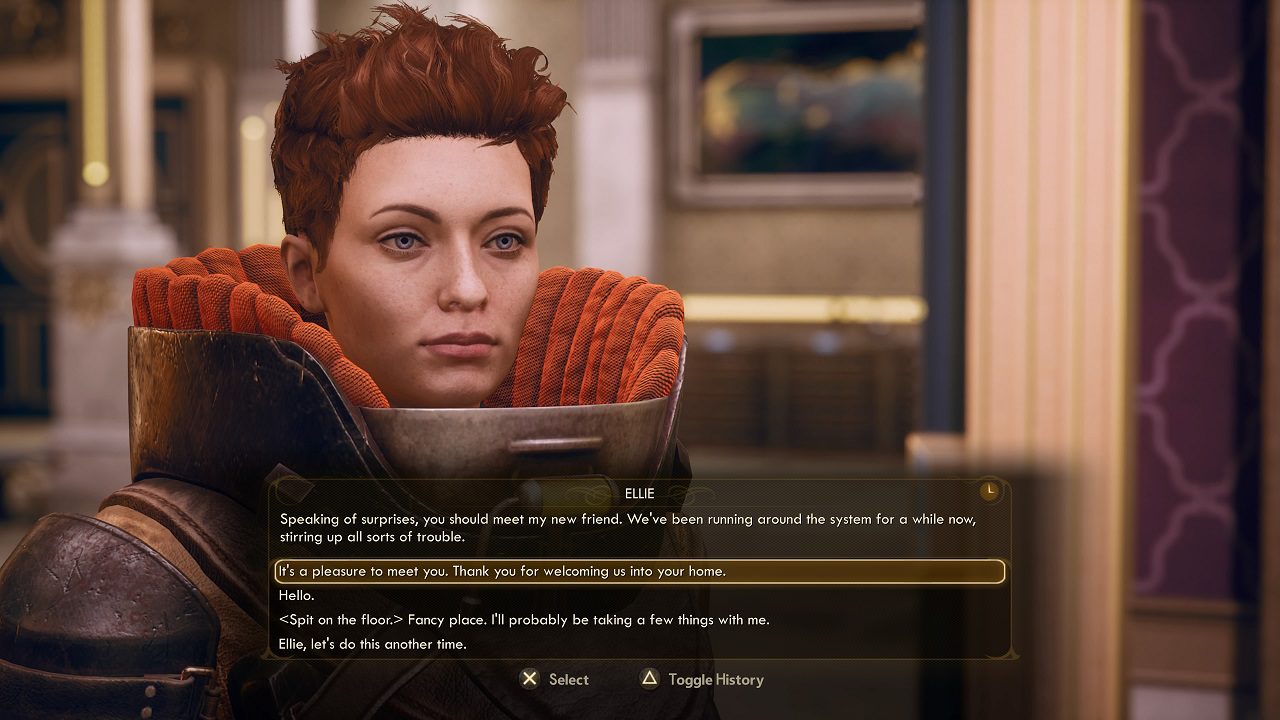Choose the "It's a pleasure to meet you" reply

point(502,572)
